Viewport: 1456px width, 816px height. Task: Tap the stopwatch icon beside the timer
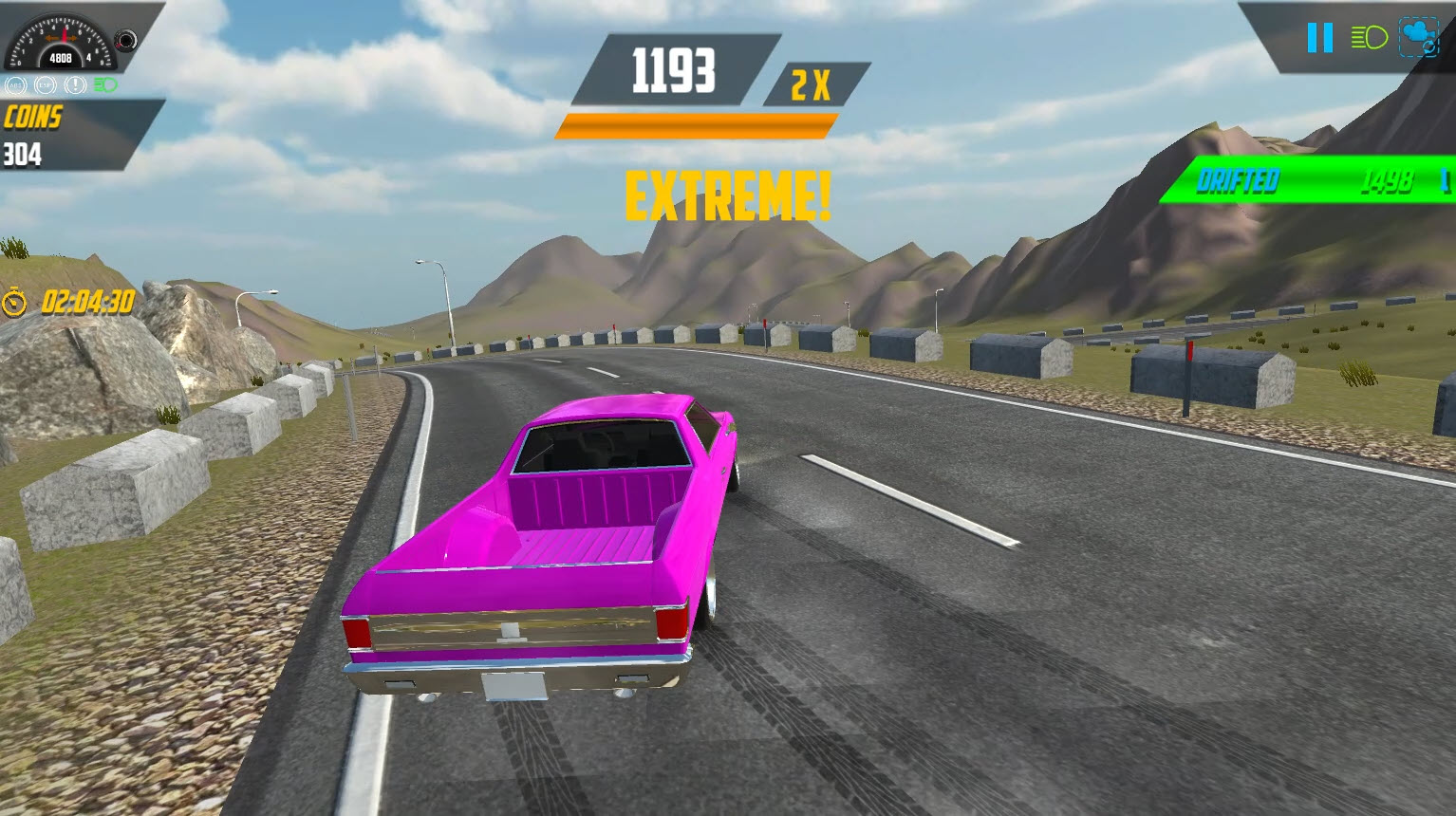tap(13, 302)
